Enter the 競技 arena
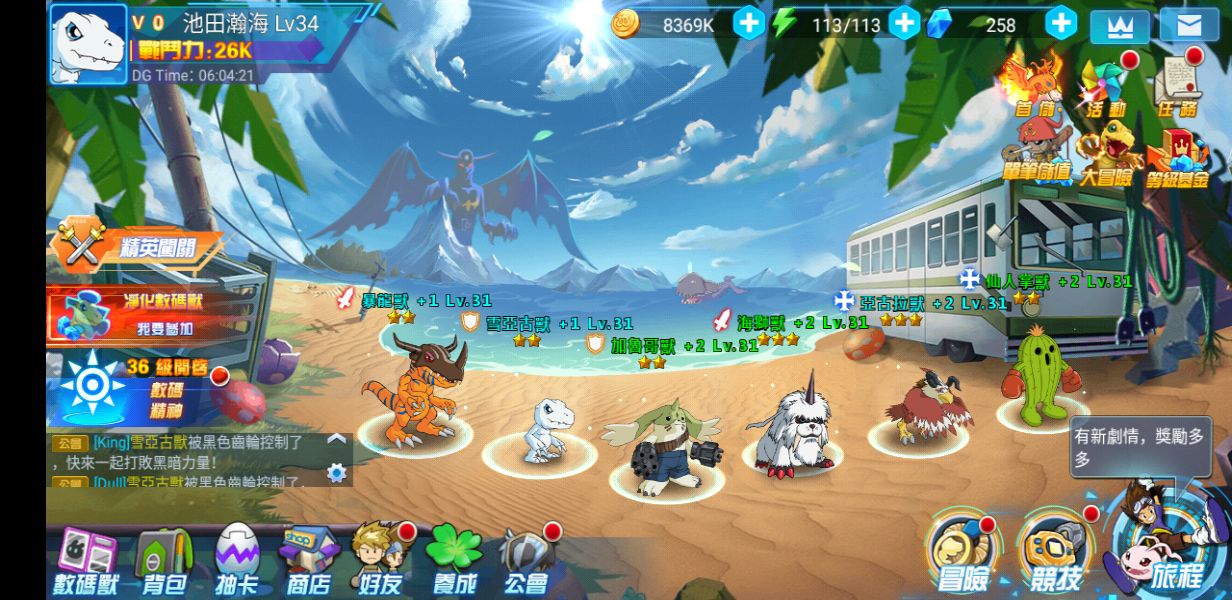The height and width of the screenshot is (600, 1232). pyautogui.click(x=1054, y=553)
